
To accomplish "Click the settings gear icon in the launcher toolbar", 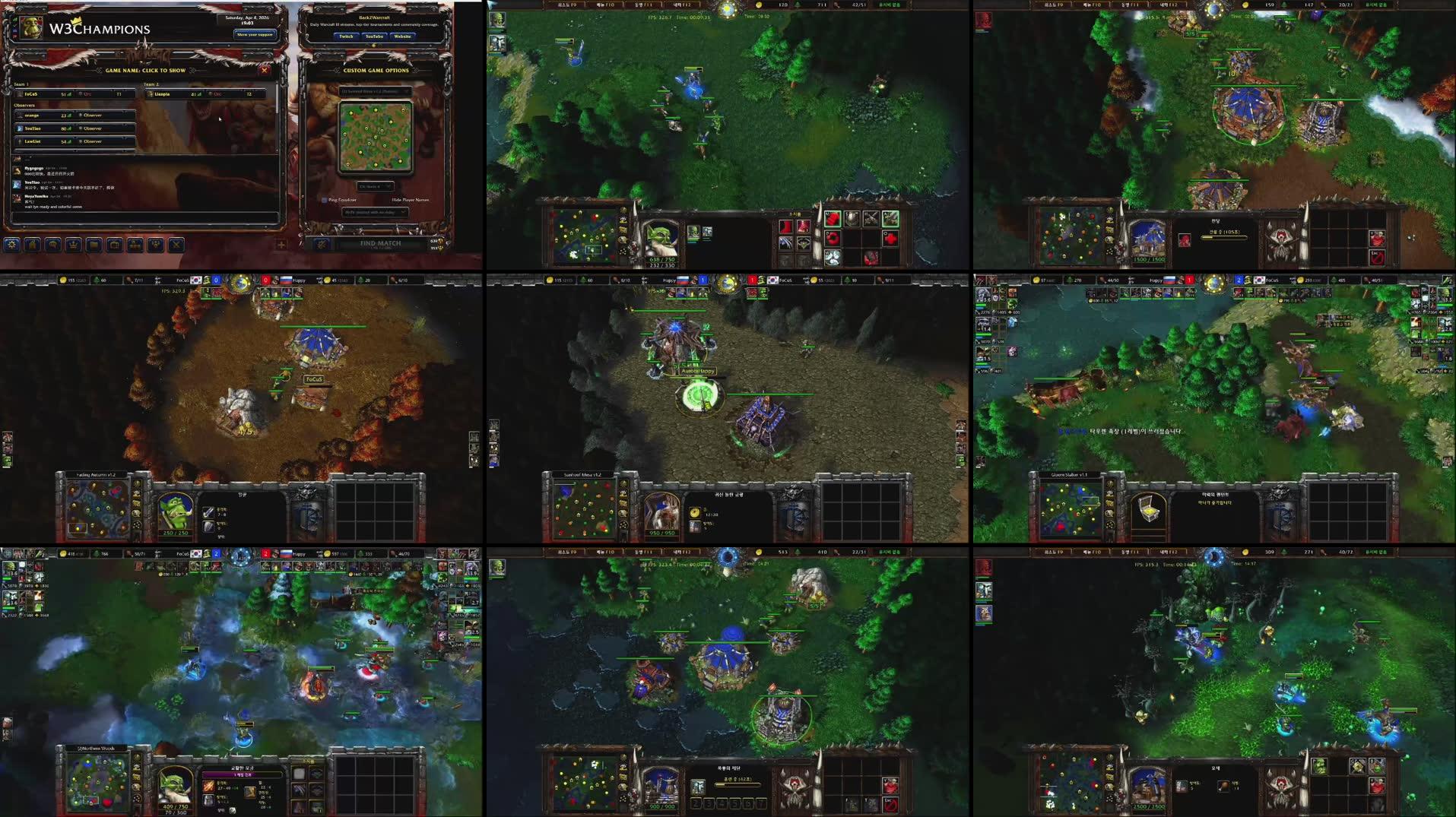I will (x=12, y=245).
